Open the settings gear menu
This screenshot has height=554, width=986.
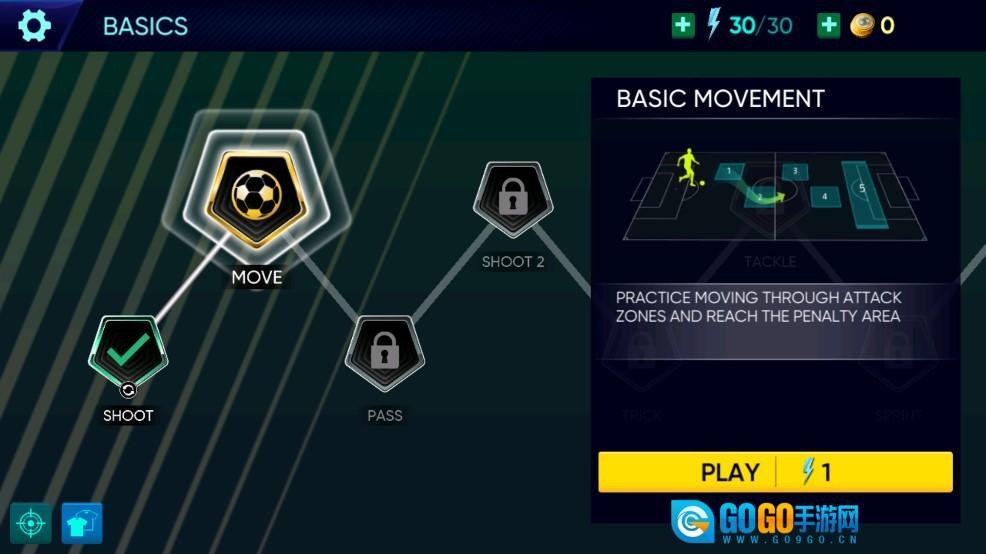(x=34, y=25)
